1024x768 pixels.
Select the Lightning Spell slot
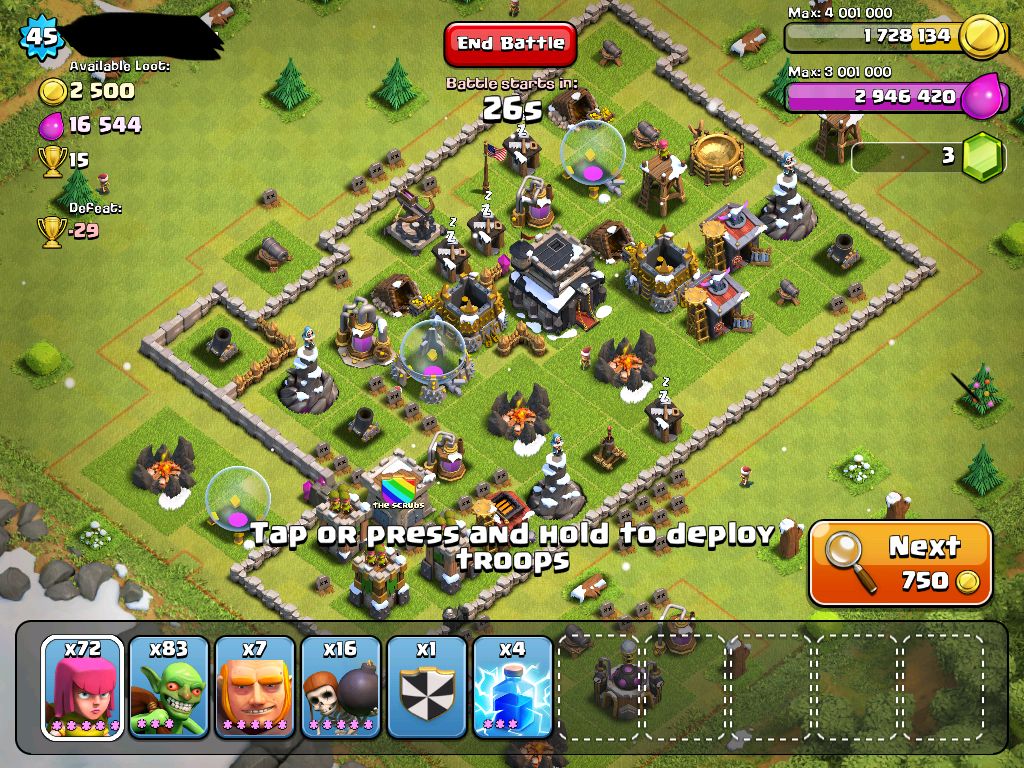click(x=512, y=686)
